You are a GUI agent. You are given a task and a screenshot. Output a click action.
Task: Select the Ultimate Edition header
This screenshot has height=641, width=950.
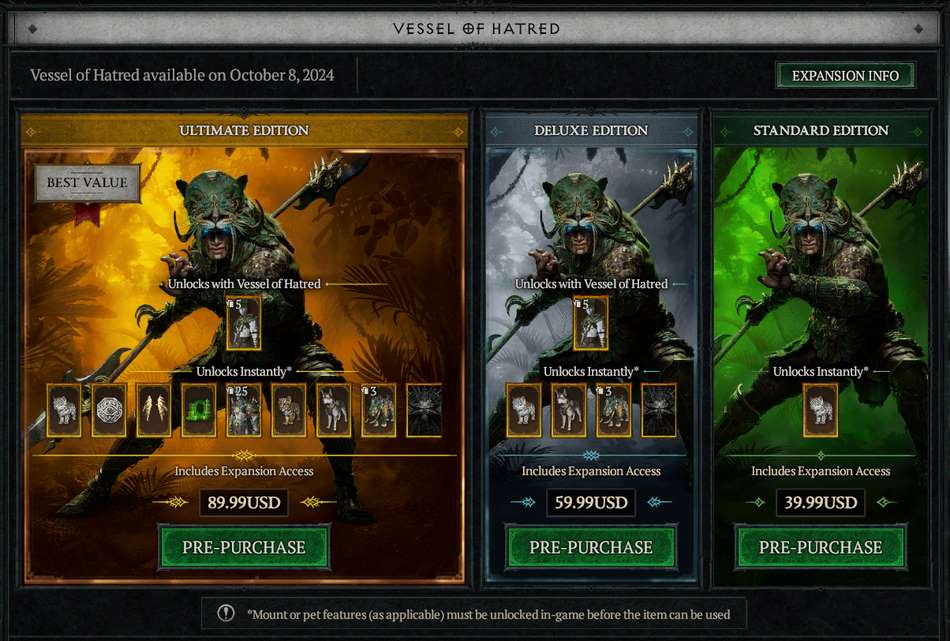pos(244,130)
